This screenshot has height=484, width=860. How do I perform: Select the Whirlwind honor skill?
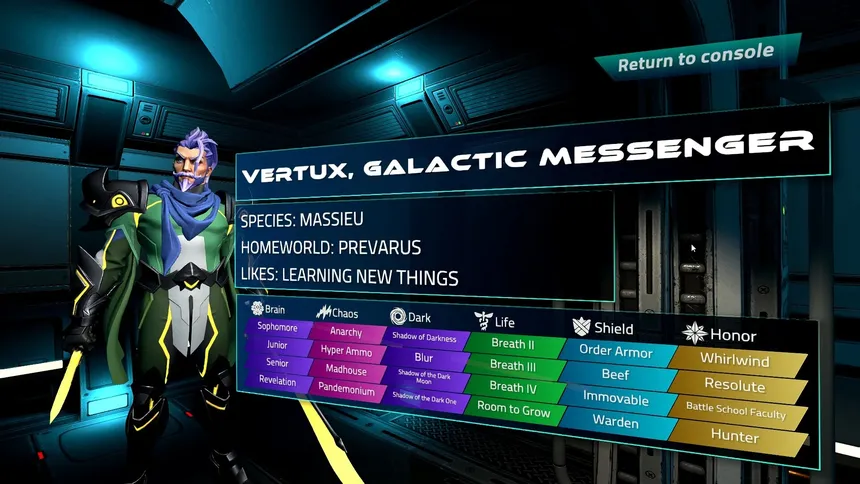click(733, 360)
